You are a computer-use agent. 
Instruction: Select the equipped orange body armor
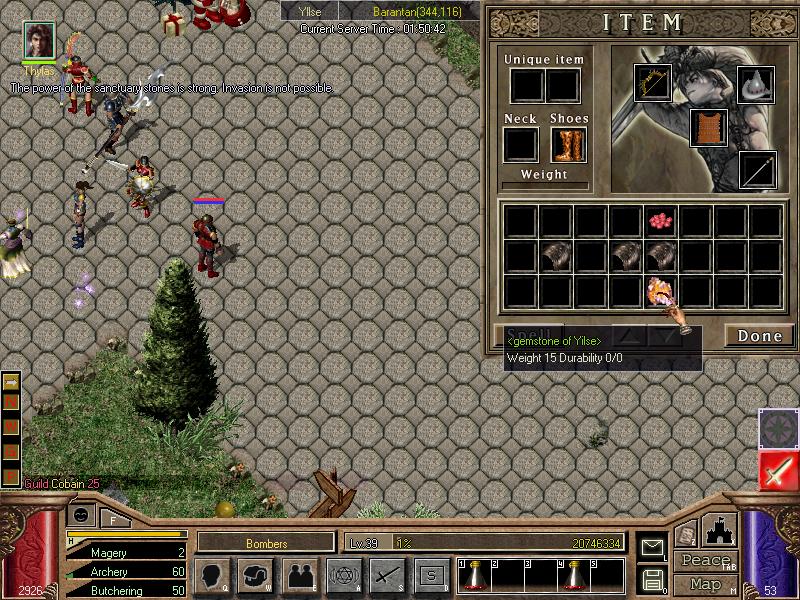(x=708, y=128)
